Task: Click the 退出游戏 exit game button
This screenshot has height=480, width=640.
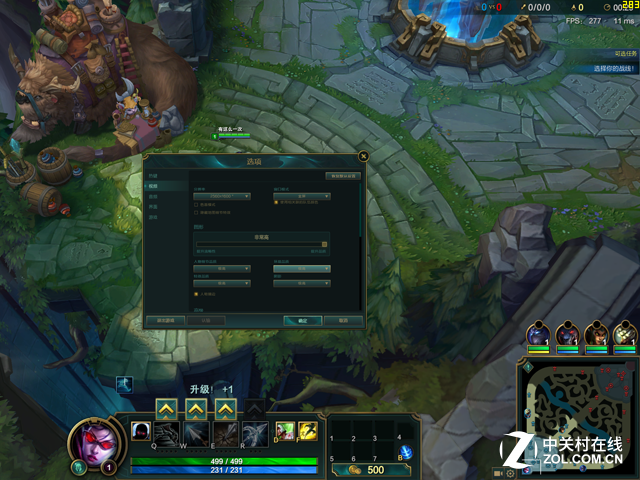Action: 166,320
